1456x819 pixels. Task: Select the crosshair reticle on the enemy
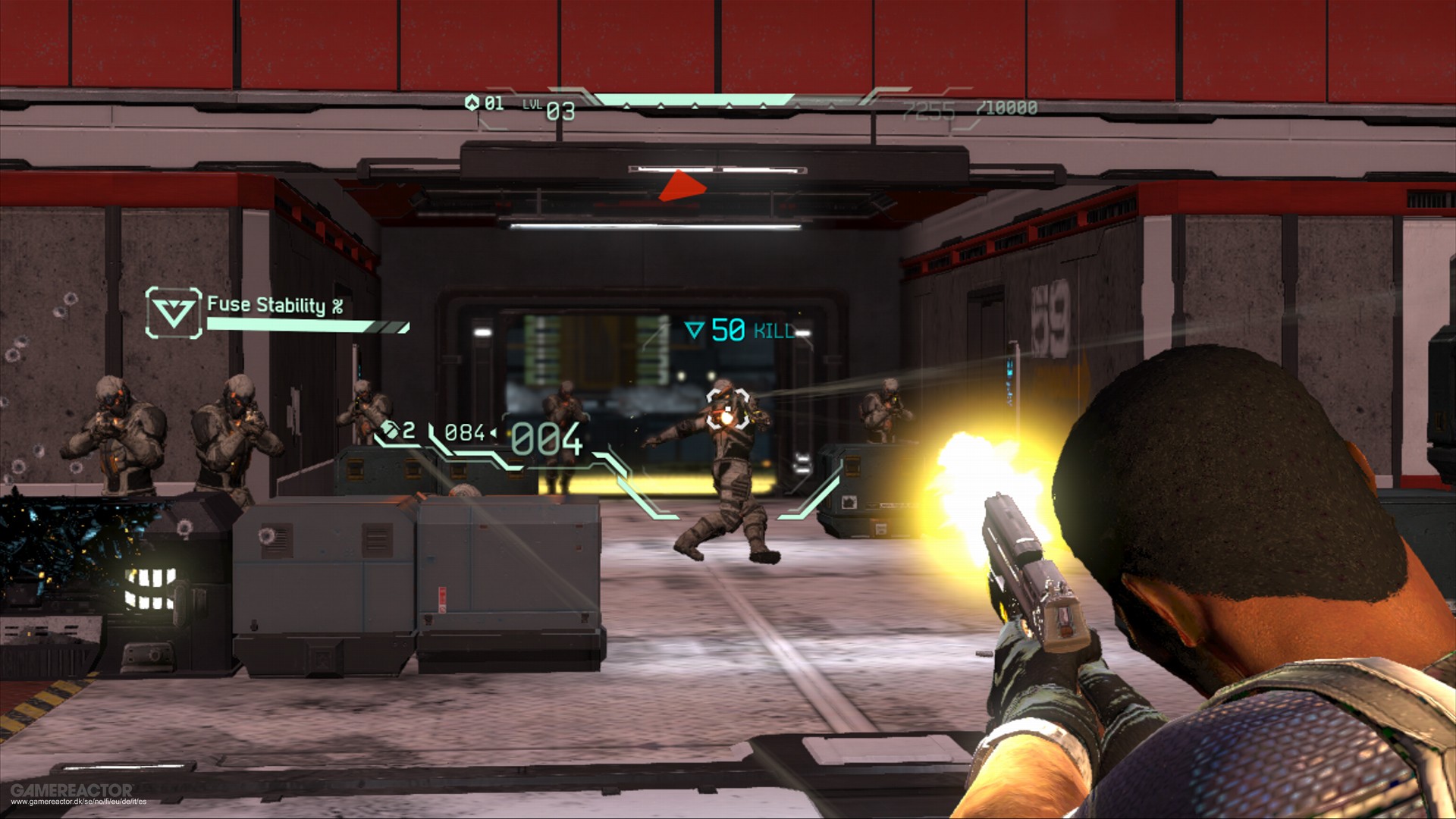(x=726, y=409)
